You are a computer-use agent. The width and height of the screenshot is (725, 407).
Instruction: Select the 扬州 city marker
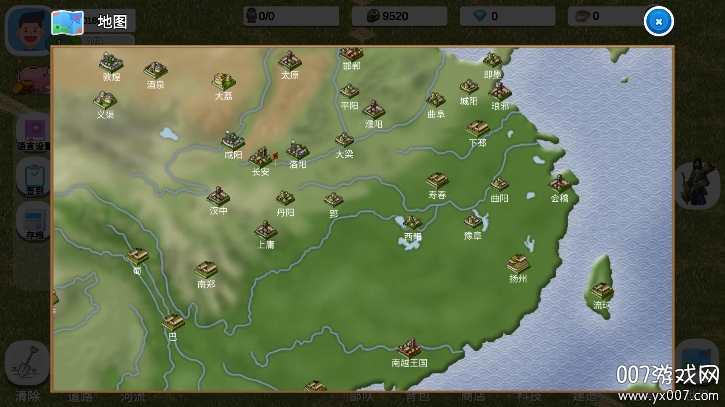tap(517, 264)
